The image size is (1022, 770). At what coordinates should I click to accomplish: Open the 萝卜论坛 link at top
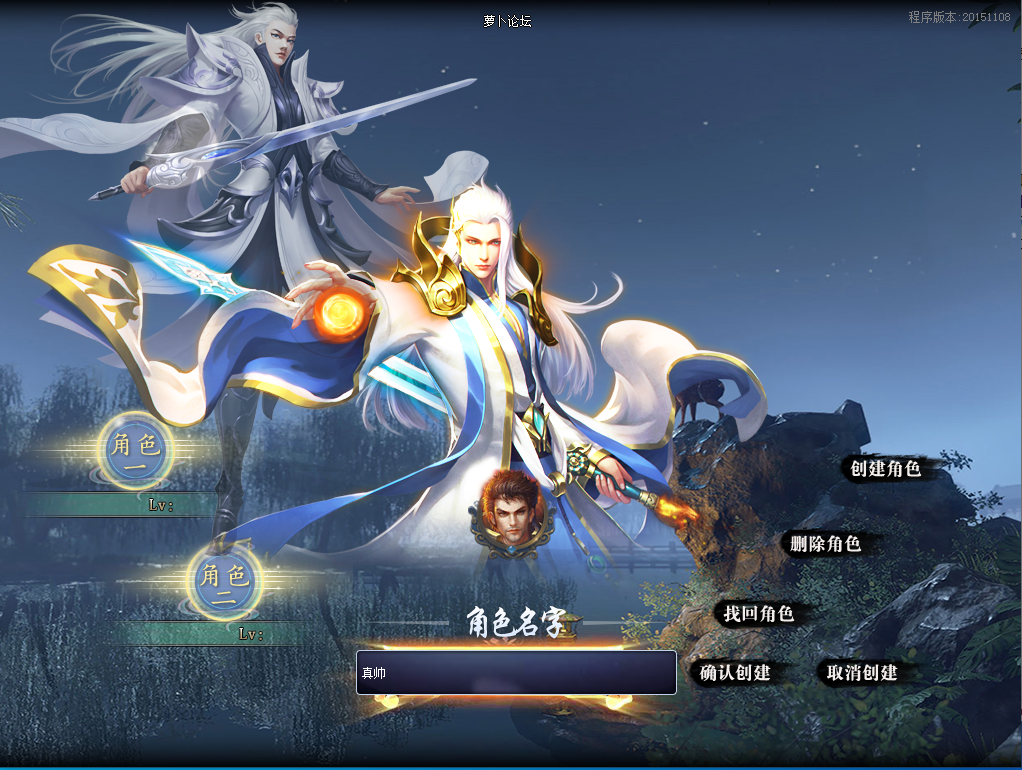(507, 21)
